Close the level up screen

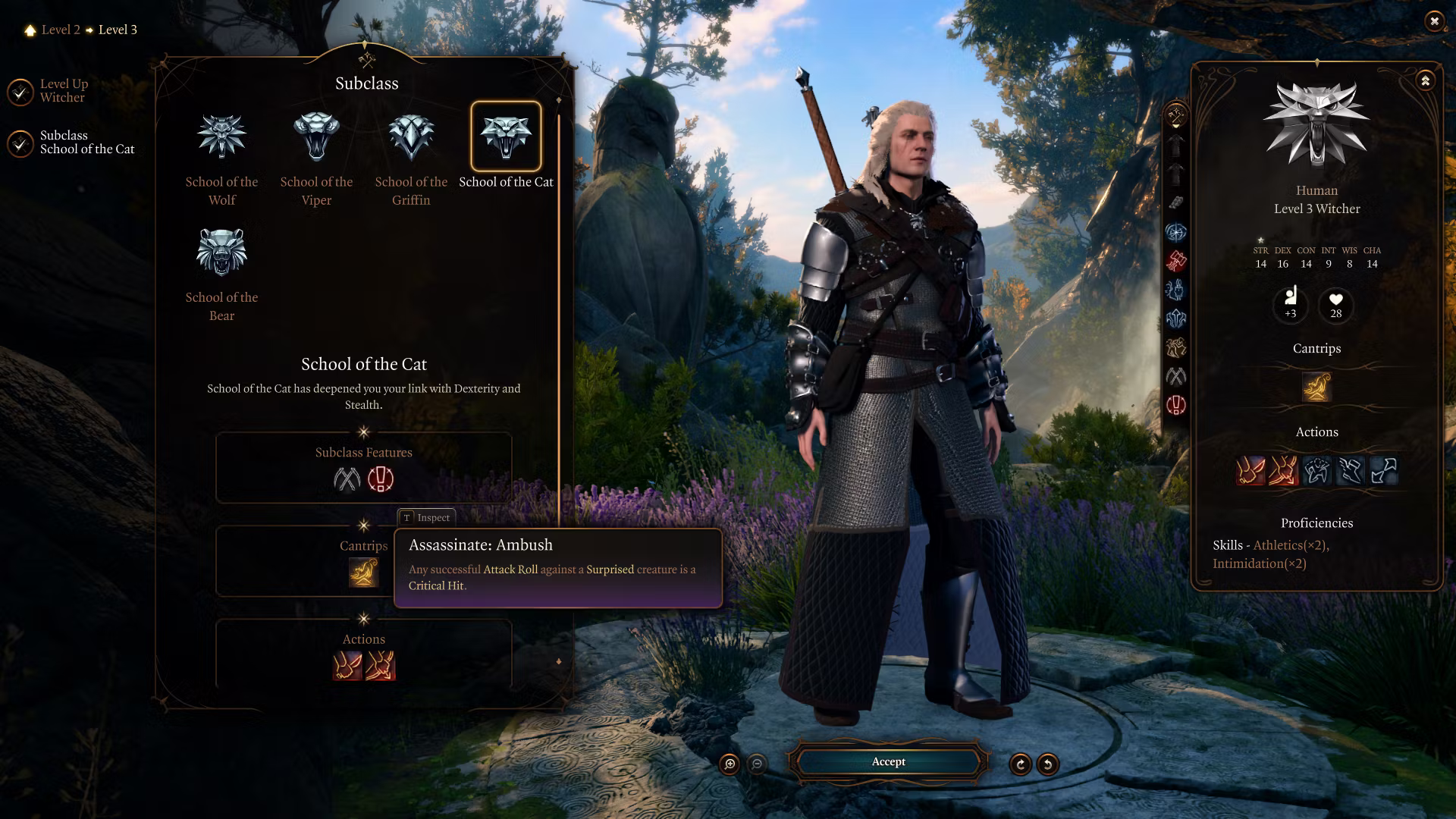coord(1434,21)
